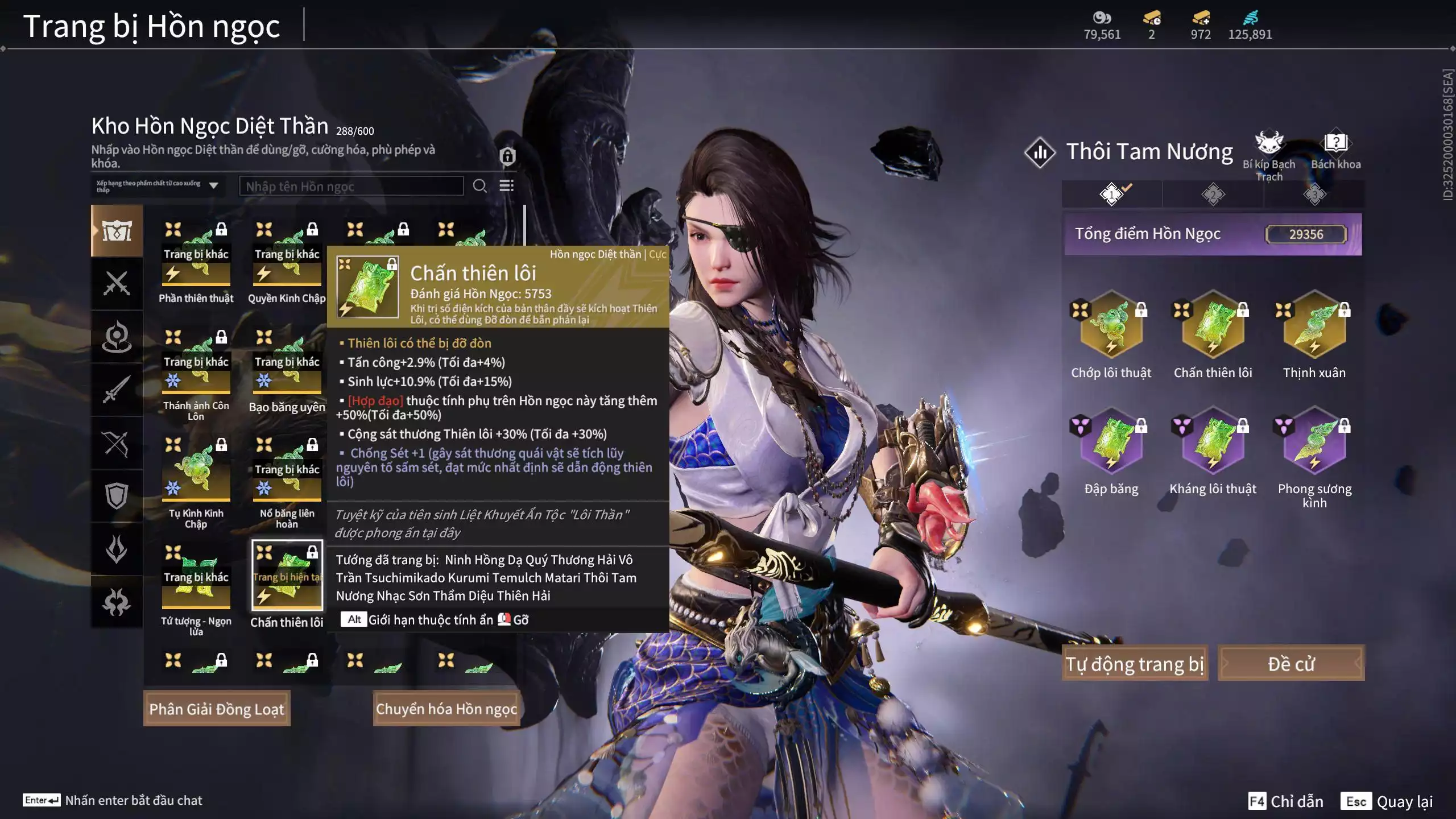Screen dimensions: 1456x819
Task: Select Phân Giải Đồng Loạt button
Action: [217, 709]
